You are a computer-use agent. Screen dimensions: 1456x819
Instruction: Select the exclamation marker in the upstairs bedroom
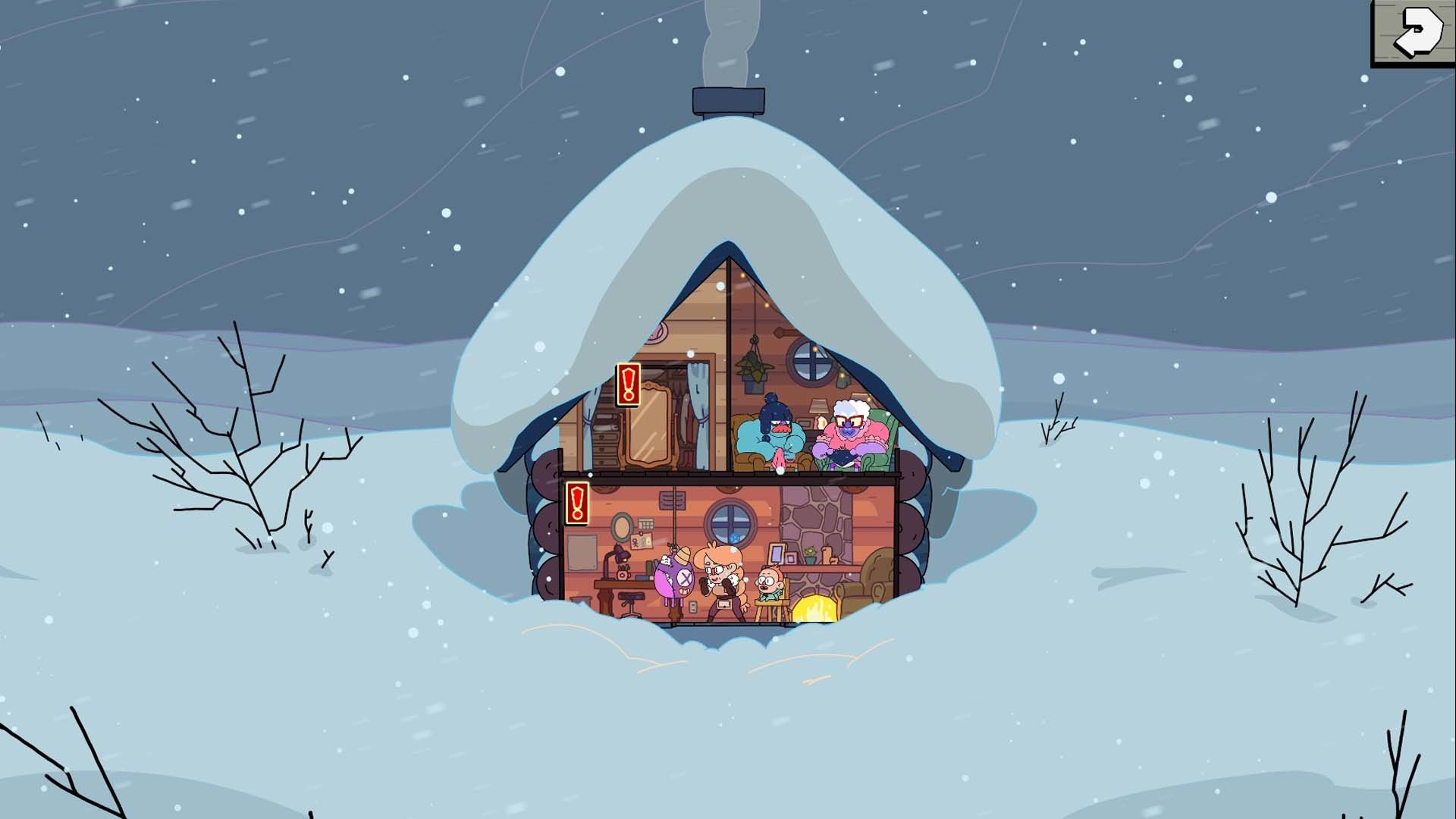coord(628,384)
